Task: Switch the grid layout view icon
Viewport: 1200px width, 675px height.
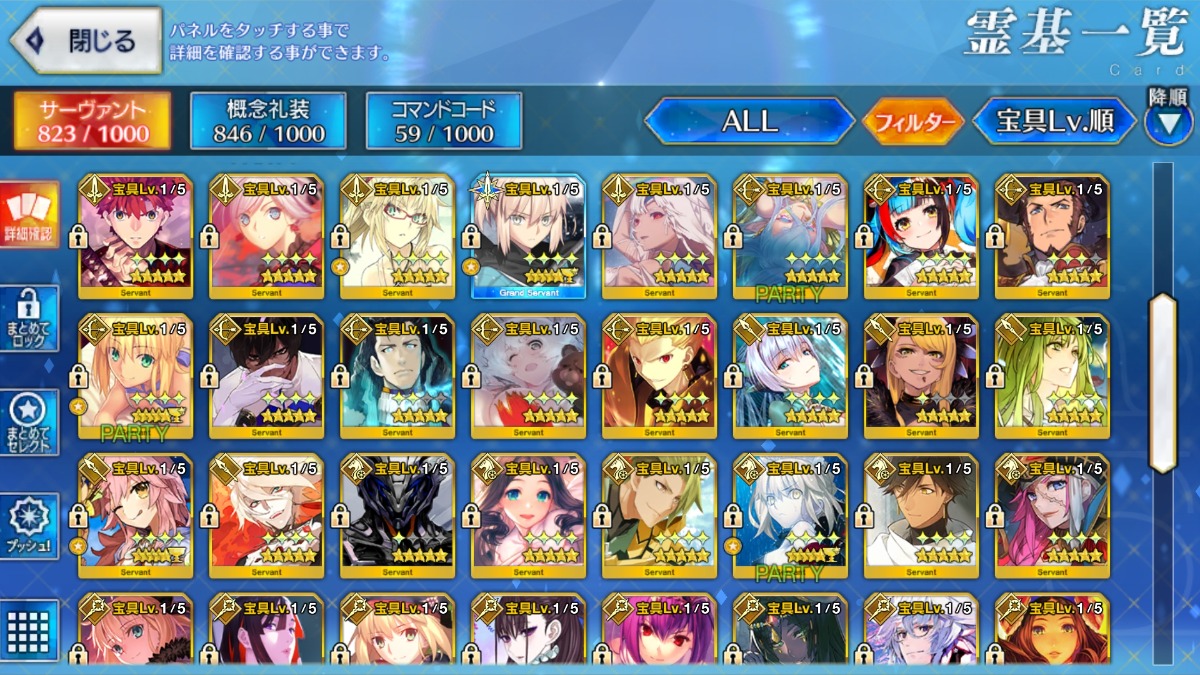Action: click(x=29, y=629)
